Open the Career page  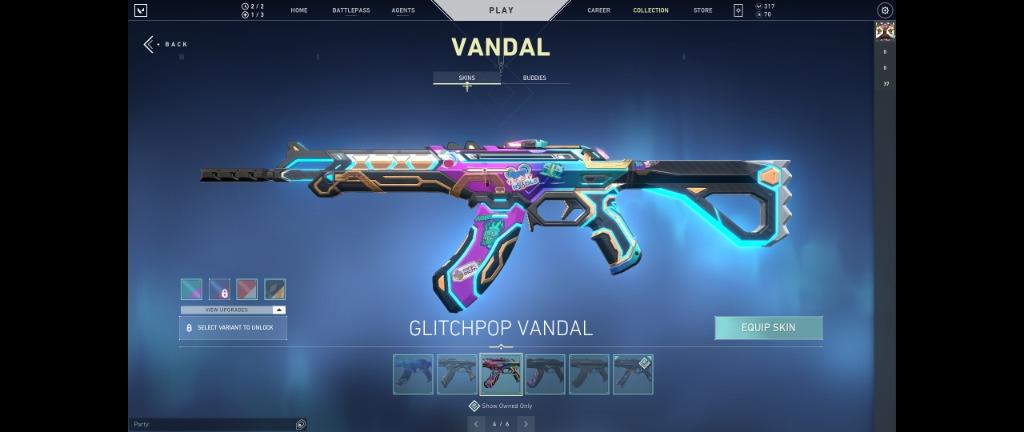599,10
